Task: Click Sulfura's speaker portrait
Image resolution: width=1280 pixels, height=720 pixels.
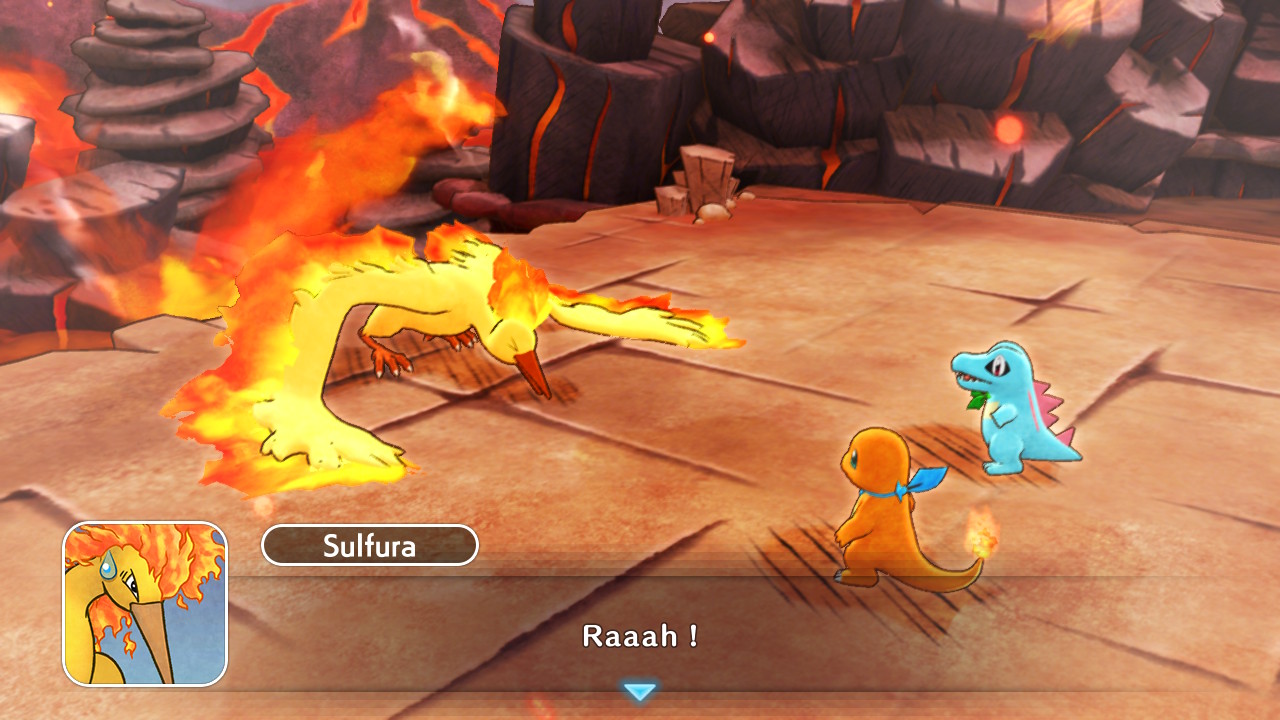Action: [145, 604]
